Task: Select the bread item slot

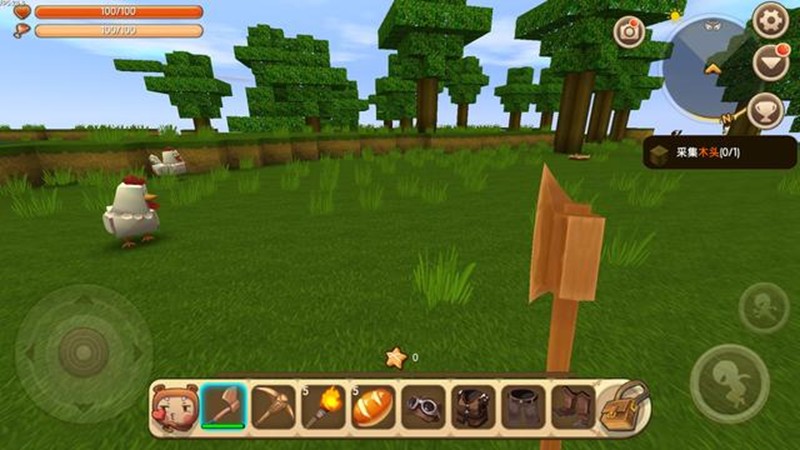Action: click(373, 406)
